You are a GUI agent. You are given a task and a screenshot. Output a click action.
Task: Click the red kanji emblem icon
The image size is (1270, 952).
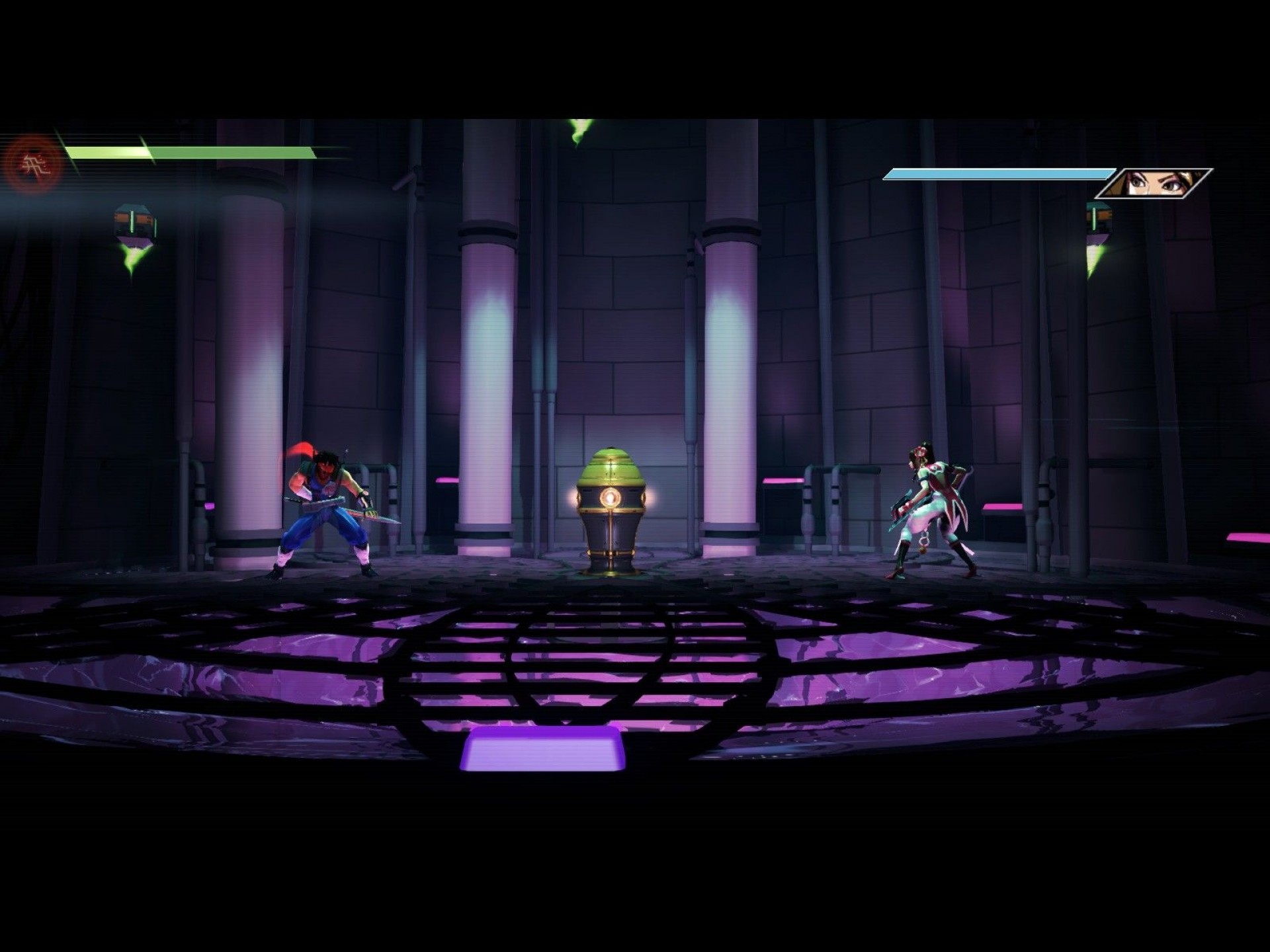(x=33, y=163)
